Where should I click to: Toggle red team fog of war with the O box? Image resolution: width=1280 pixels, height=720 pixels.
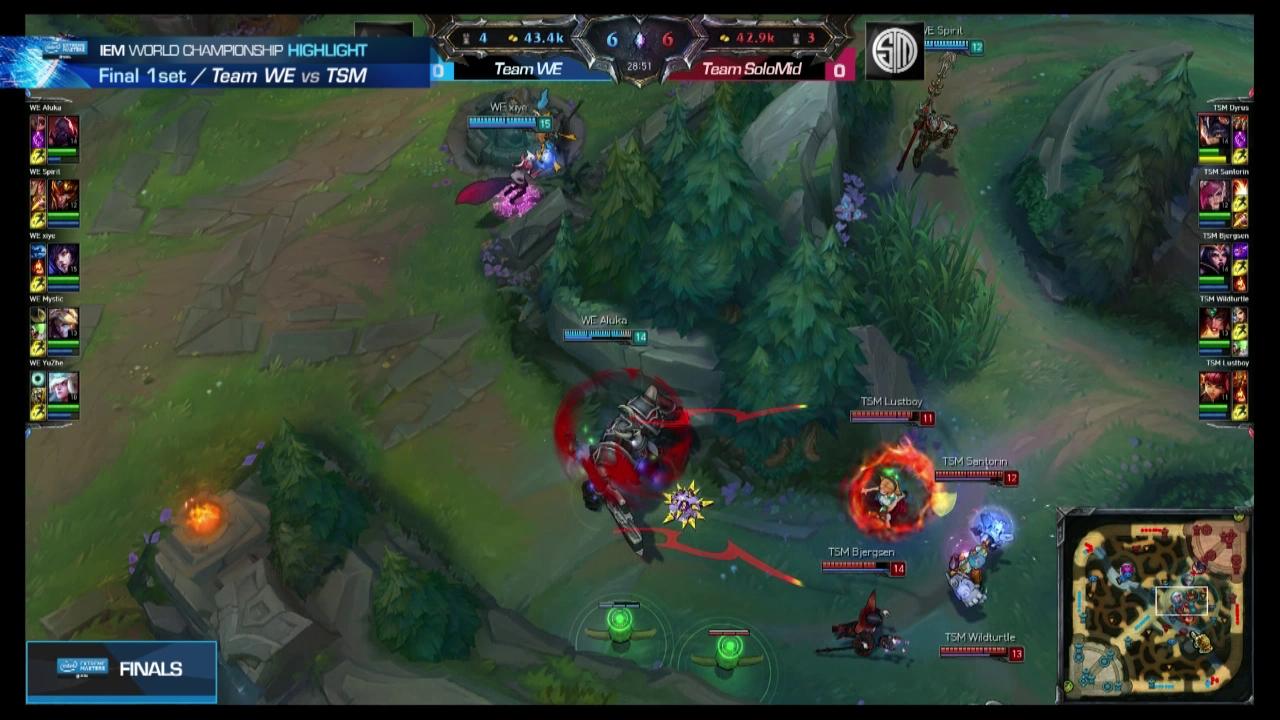pos(840,70)
